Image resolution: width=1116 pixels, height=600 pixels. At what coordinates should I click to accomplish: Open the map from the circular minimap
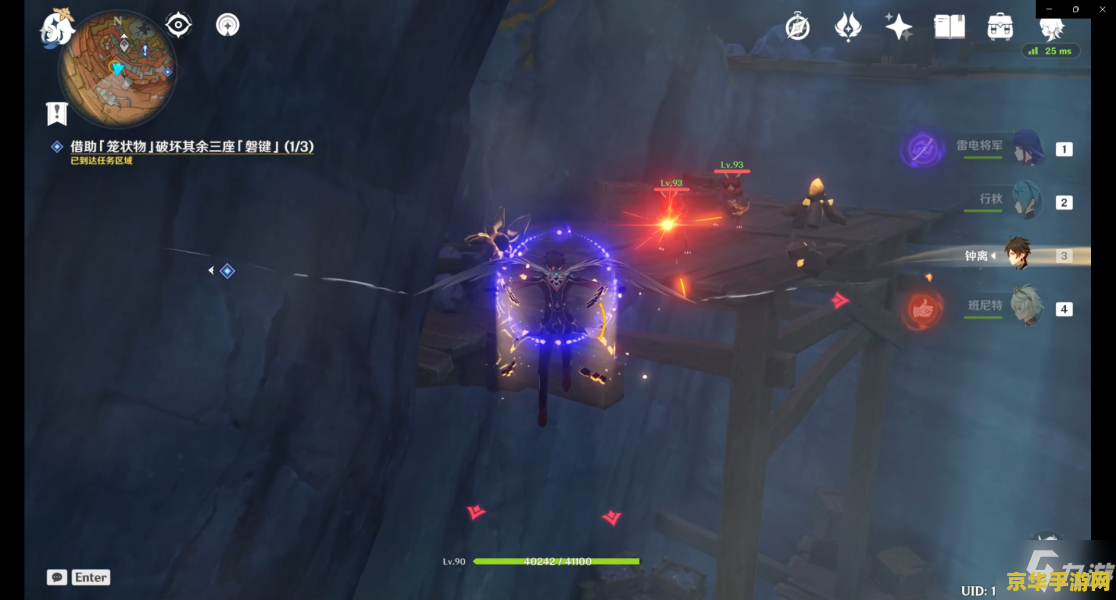tap(118, 69)
